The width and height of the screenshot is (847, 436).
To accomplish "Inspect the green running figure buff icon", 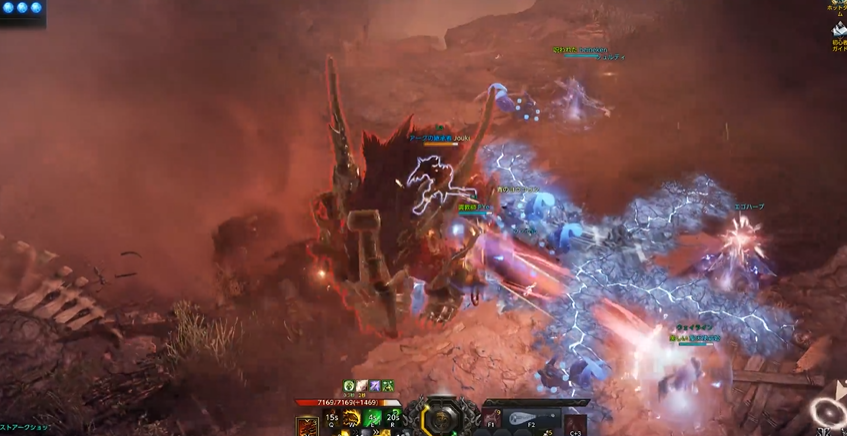I will (386, 385).
